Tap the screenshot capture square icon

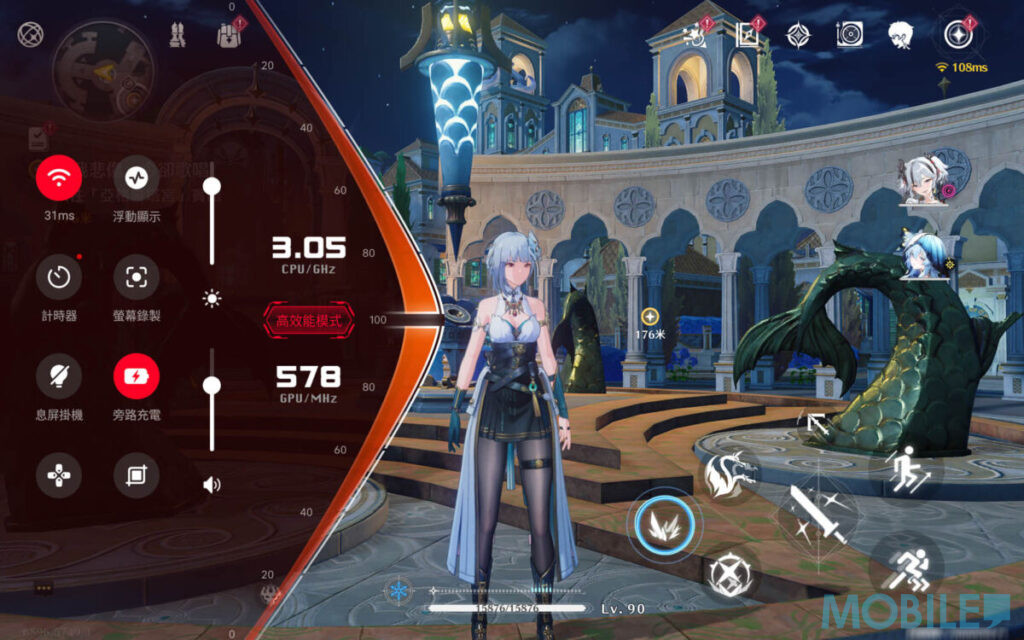click(x=136, y=475)
